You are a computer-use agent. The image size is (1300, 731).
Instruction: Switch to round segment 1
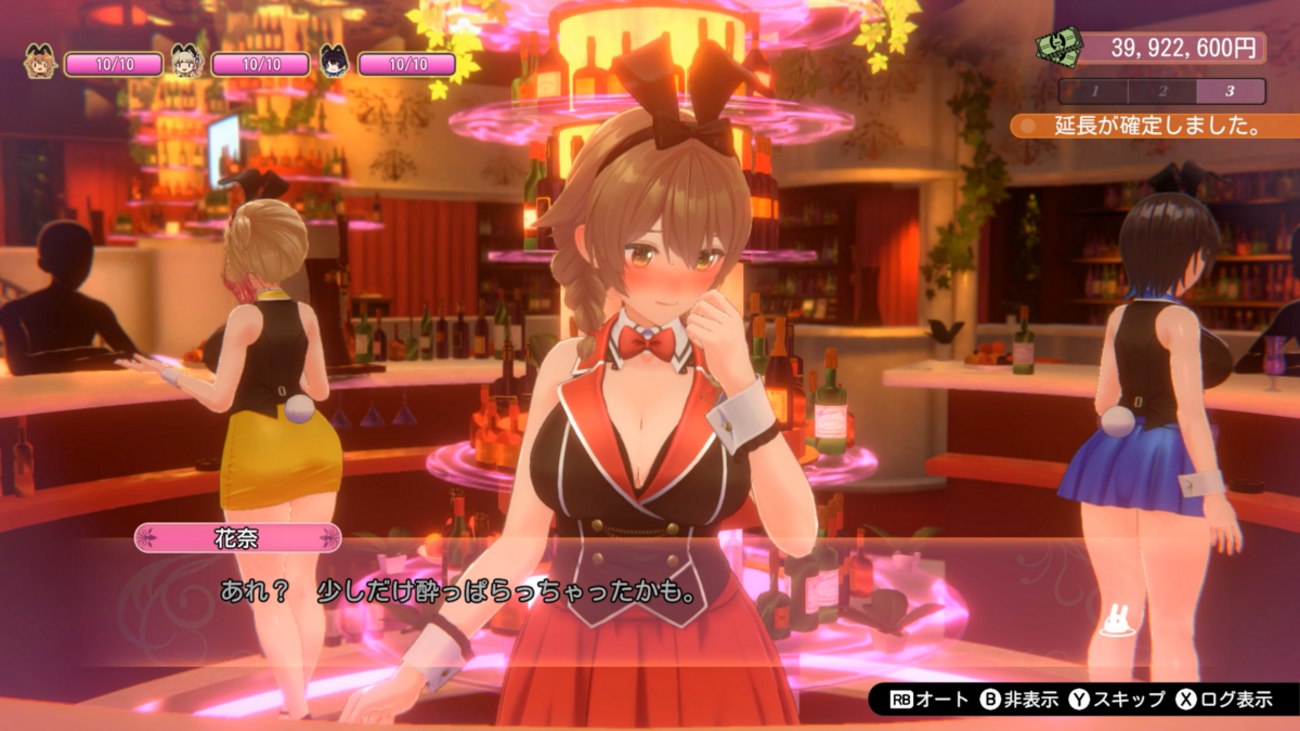pos(1094,91)
